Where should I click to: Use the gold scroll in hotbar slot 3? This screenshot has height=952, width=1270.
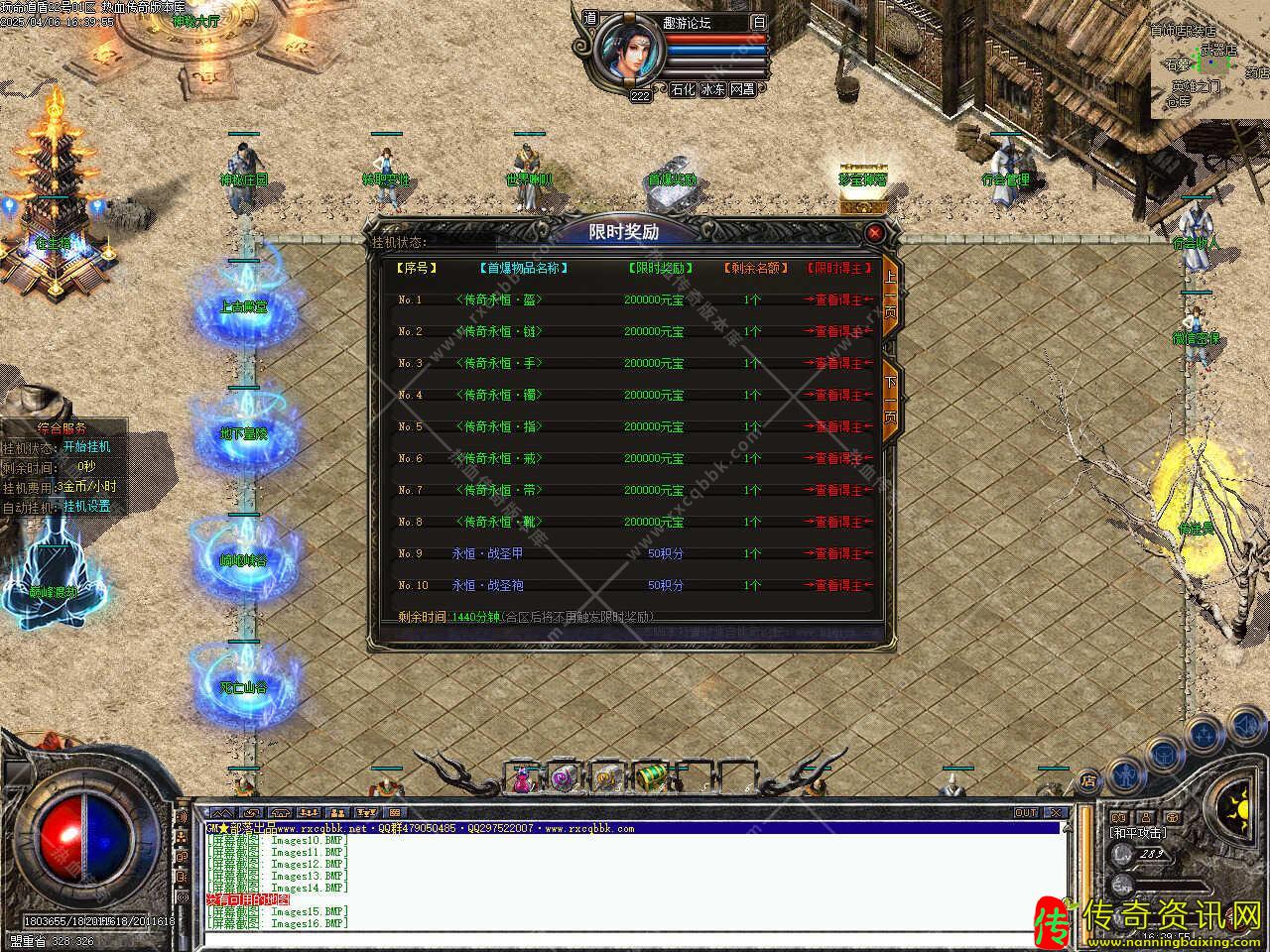tap(606, 778)
